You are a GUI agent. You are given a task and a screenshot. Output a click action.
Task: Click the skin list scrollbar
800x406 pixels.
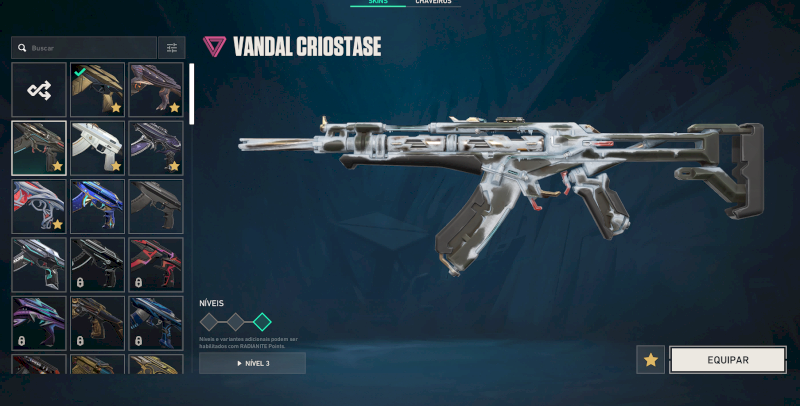coord(191,95)
